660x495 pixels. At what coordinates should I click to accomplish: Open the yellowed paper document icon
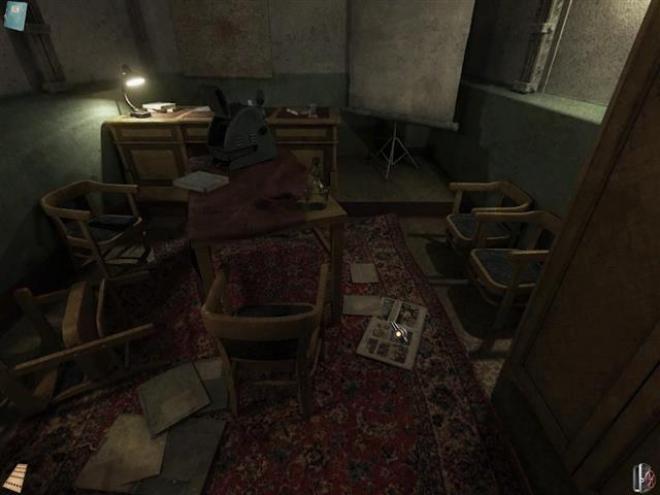pos(14,478)
